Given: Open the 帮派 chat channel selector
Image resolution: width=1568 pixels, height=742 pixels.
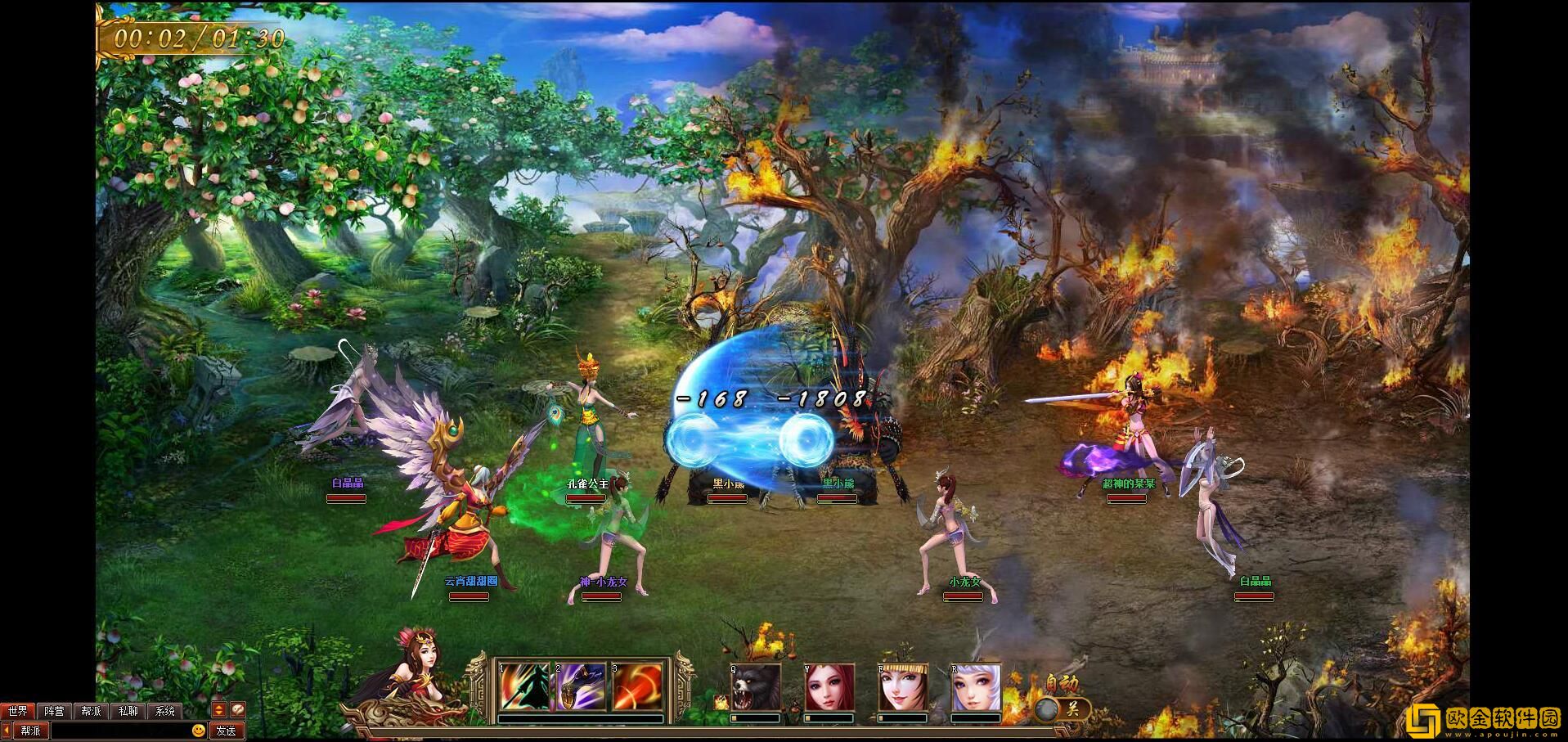Looking at the screenshot, I should 30,731.
